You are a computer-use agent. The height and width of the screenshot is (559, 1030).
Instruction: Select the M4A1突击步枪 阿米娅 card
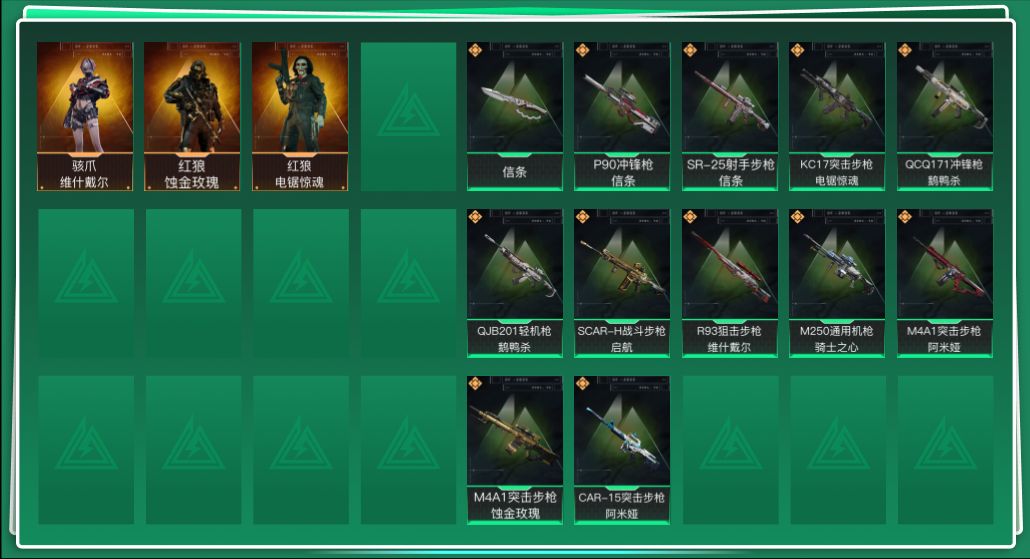point(944,282)
